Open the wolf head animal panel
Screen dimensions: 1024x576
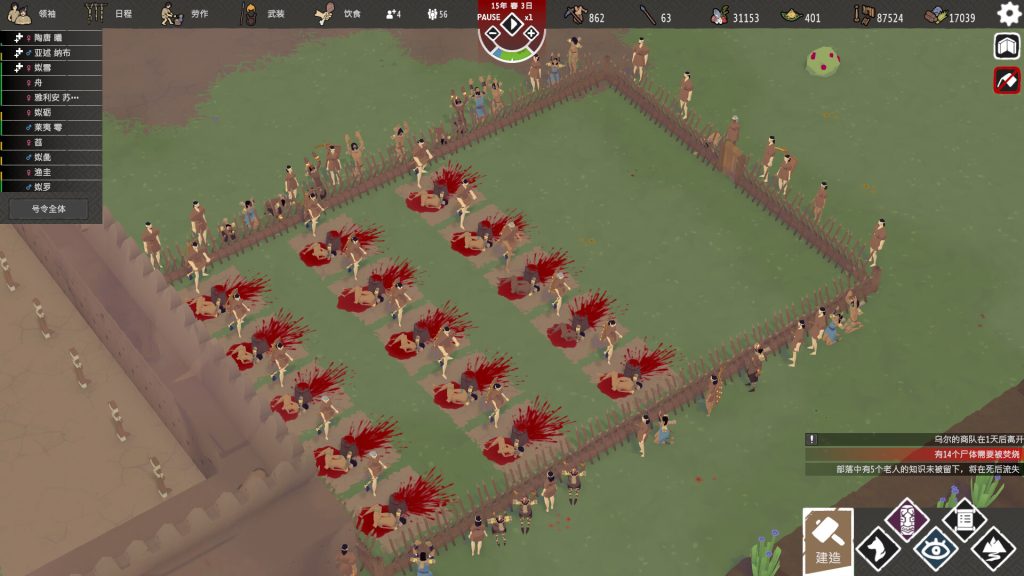[x=877, y=547]
